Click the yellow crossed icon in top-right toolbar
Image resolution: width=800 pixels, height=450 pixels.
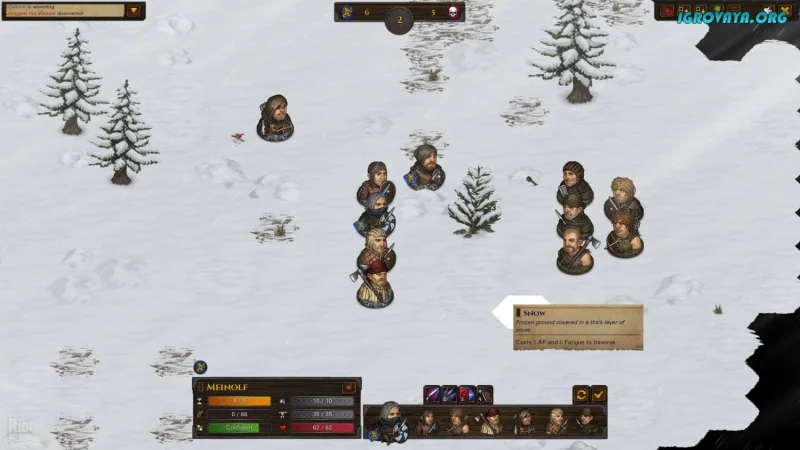785,10
